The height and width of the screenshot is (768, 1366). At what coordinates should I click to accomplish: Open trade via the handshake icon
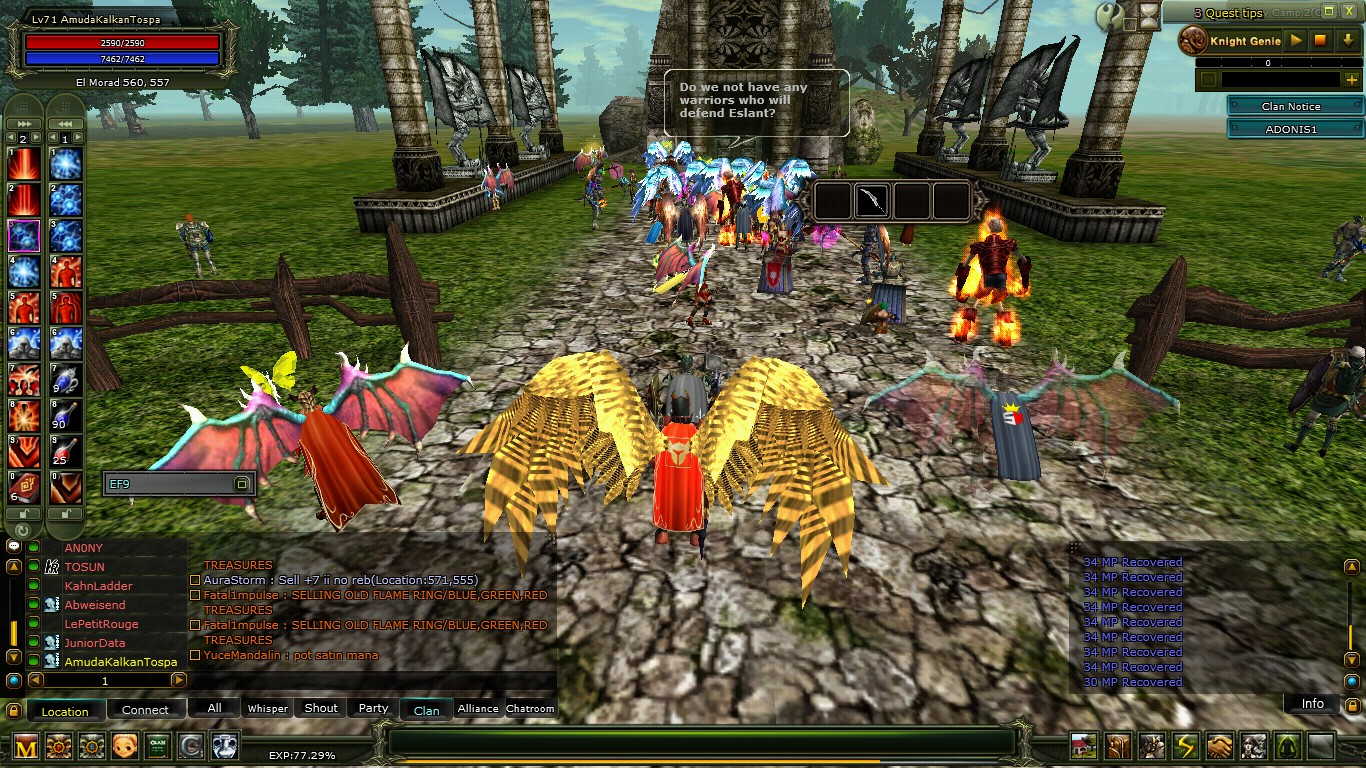(1219, 745)
